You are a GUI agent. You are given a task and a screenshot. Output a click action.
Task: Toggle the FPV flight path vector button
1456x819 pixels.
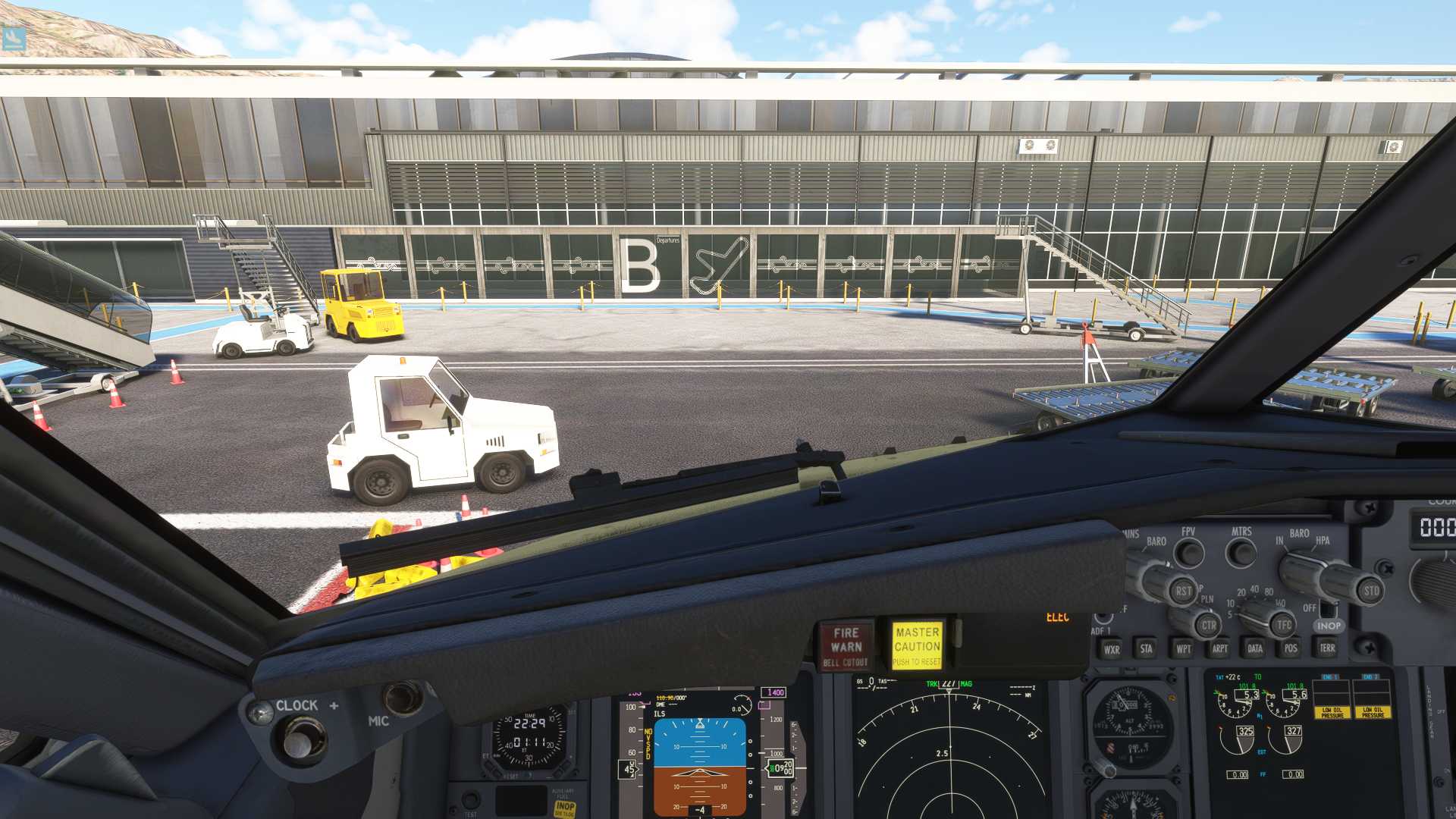[1189, 553]
